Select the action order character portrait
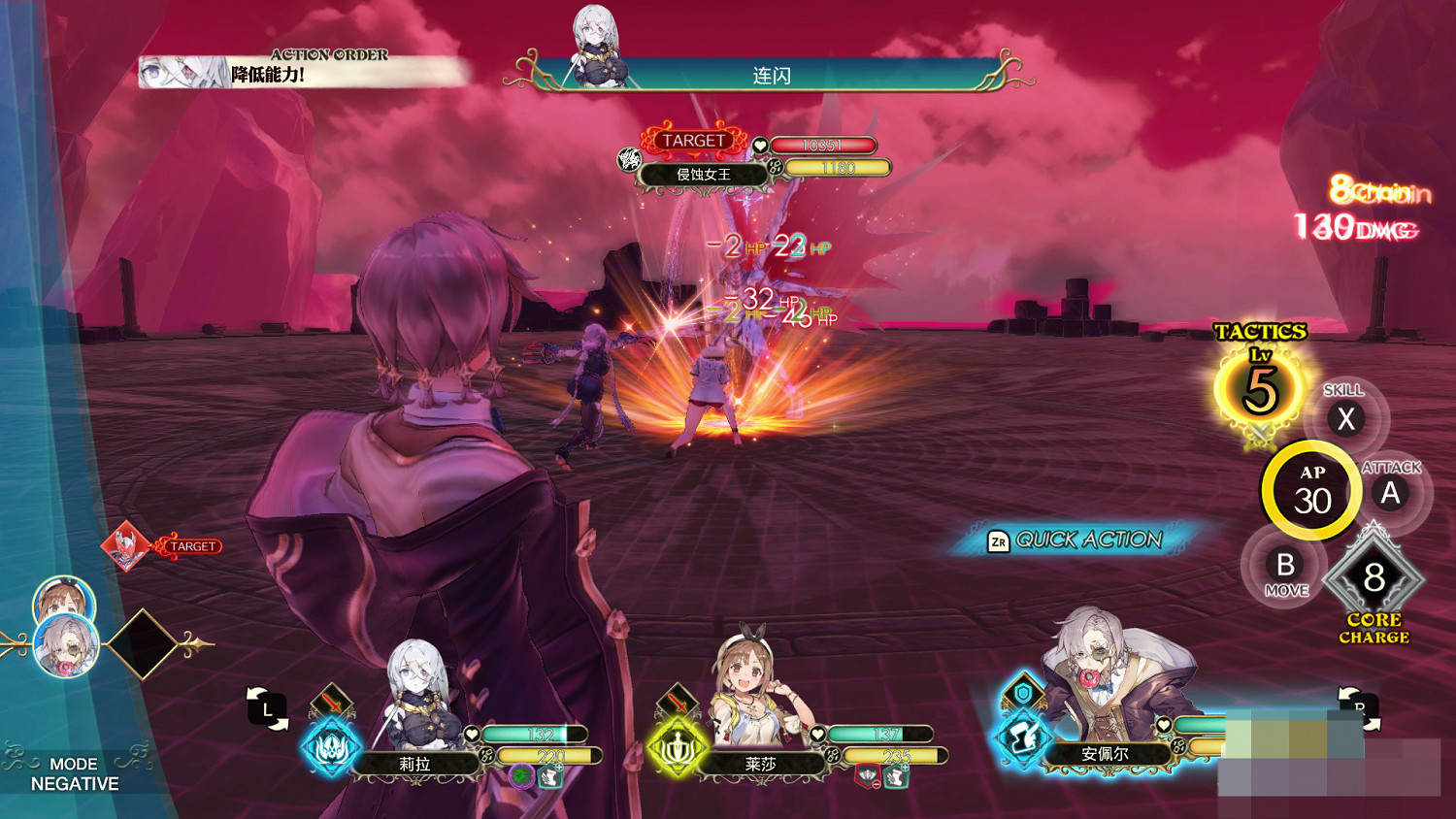Image resolution: width=1456 pixels, height=819 pixels. pos(184,73)
